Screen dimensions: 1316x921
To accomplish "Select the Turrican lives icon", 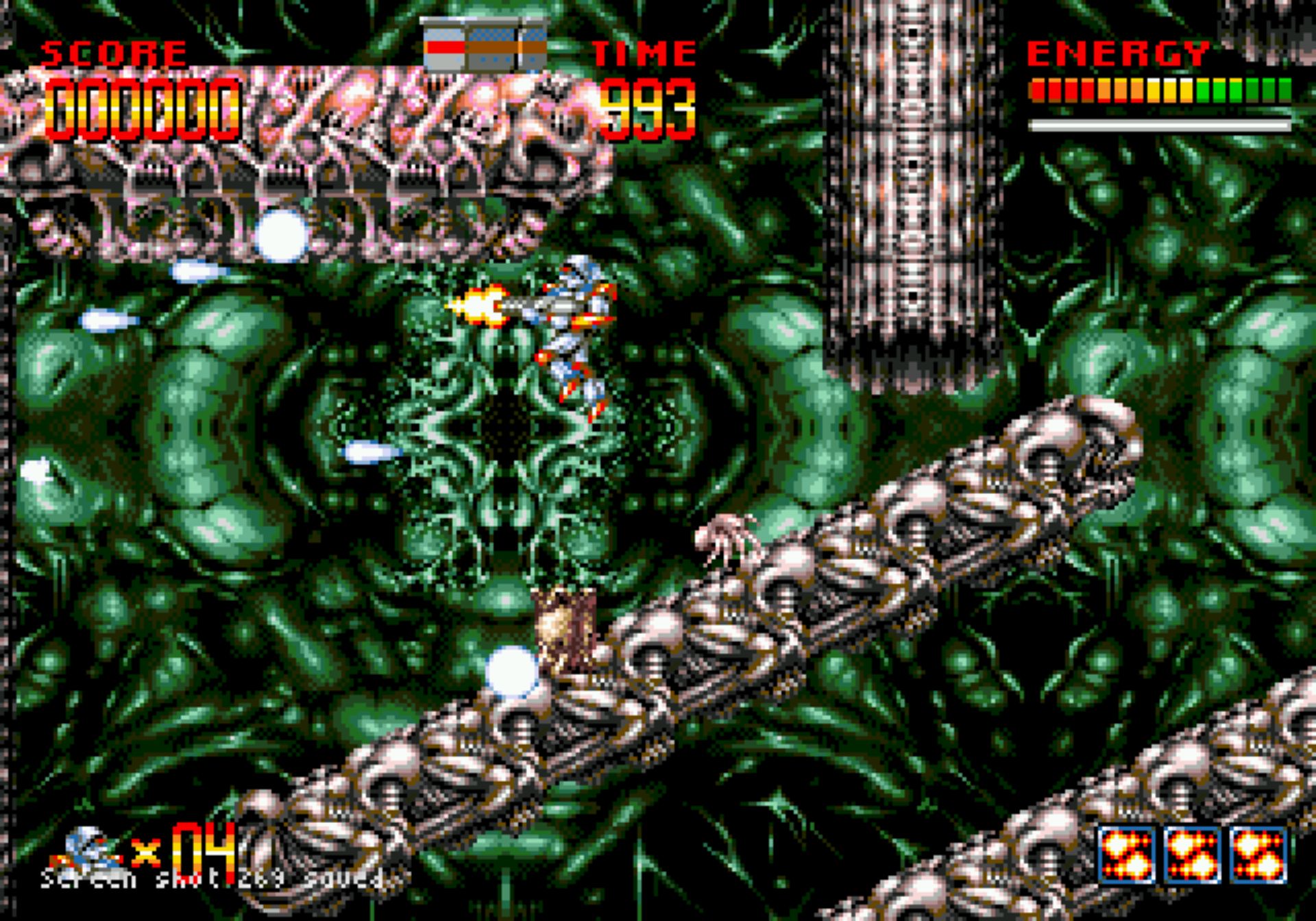I will pyautogui.click(x=88, y=850).
